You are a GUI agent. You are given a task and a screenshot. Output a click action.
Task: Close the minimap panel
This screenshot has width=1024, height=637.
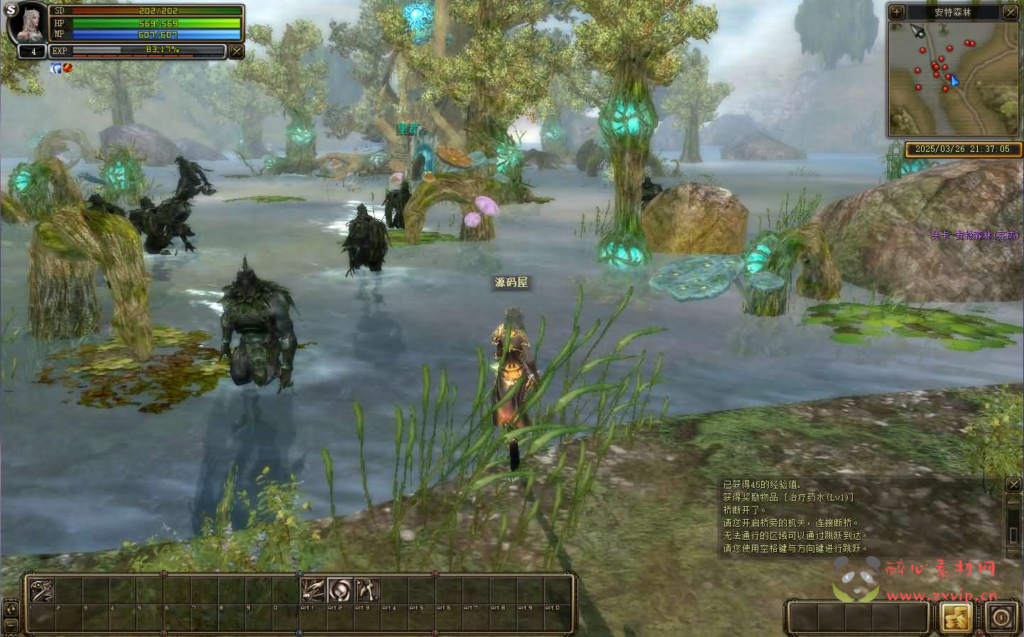pyautogui.click(x=1013, y=12)
